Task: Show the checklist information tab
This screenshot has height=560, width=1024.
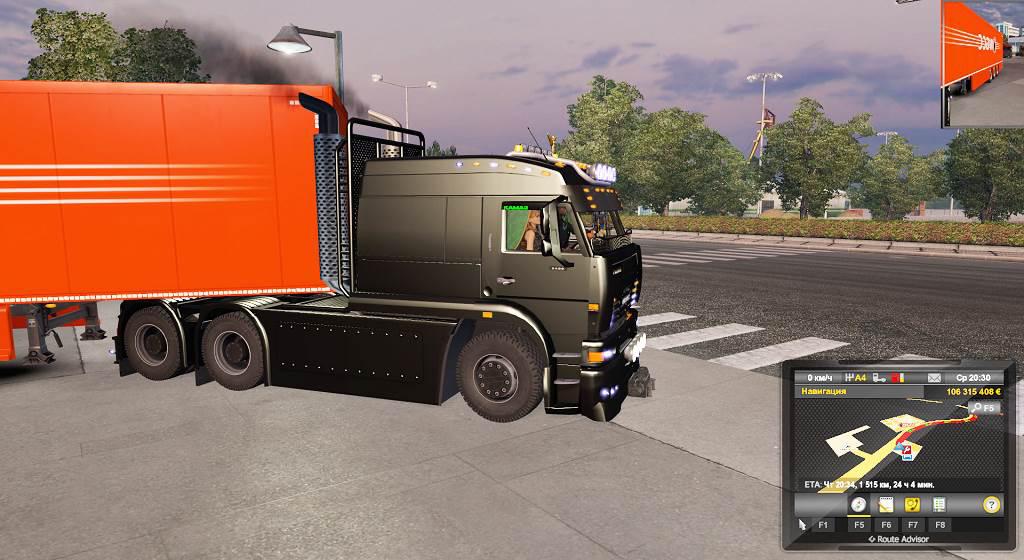Action: [939, 505]
